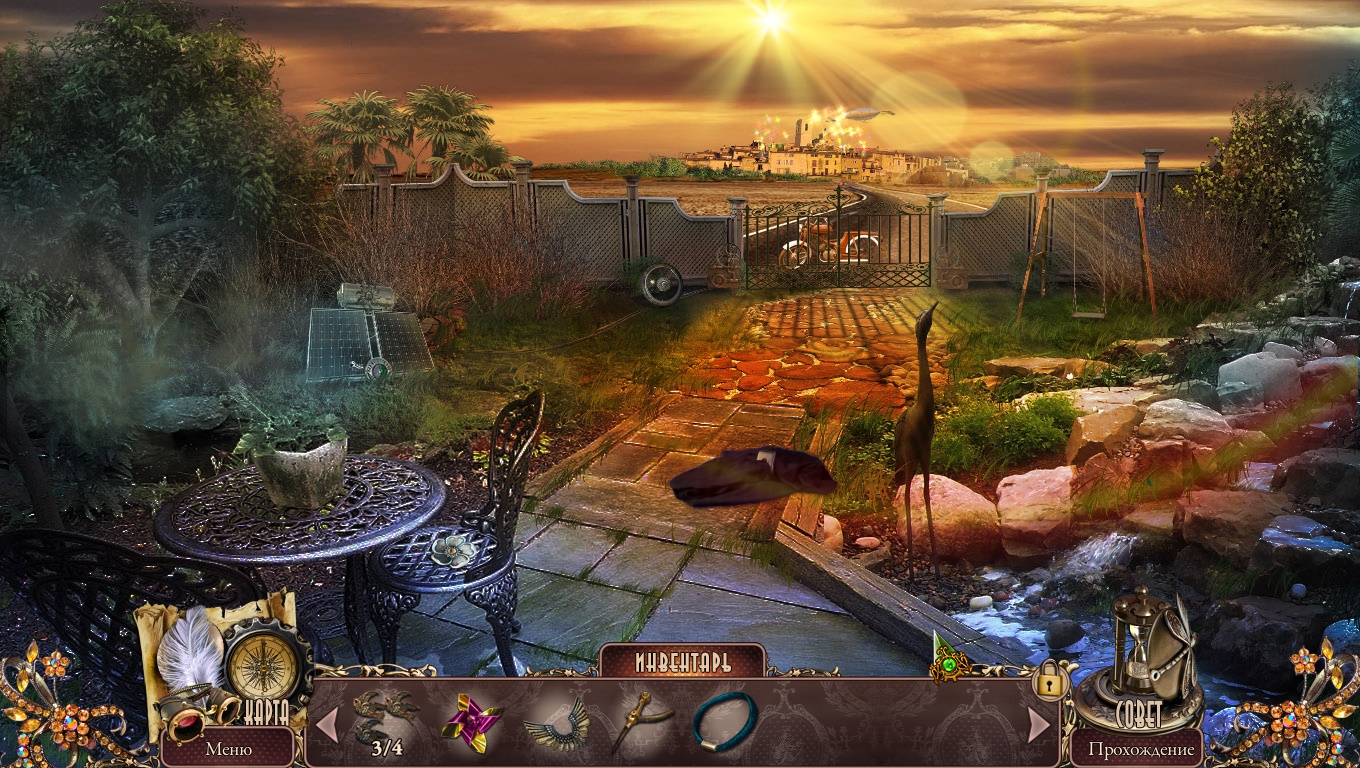Select the dagger inventory item
This screenshot has width=1360, height=768.
(x=638, y=720)
